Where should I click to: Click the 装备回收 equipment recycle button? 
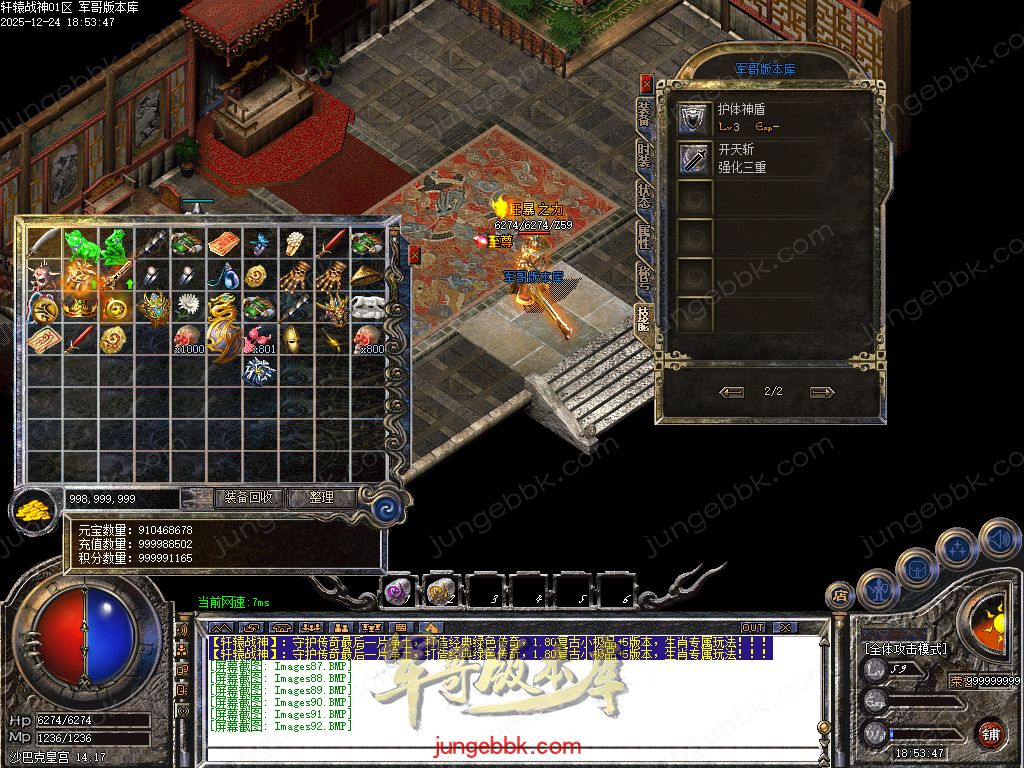tap(250, 497)
